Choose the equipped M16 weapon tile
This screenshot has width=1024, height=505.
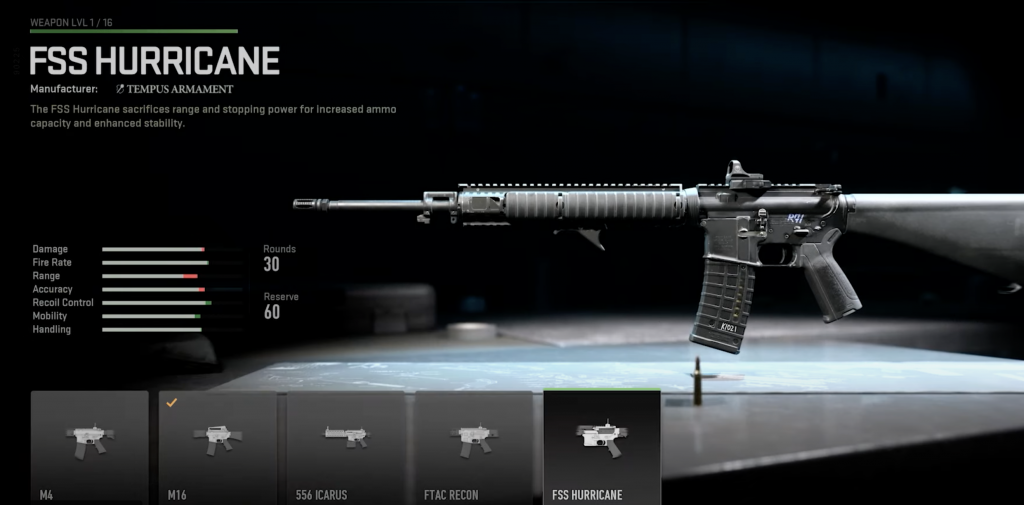coord(217,446)
